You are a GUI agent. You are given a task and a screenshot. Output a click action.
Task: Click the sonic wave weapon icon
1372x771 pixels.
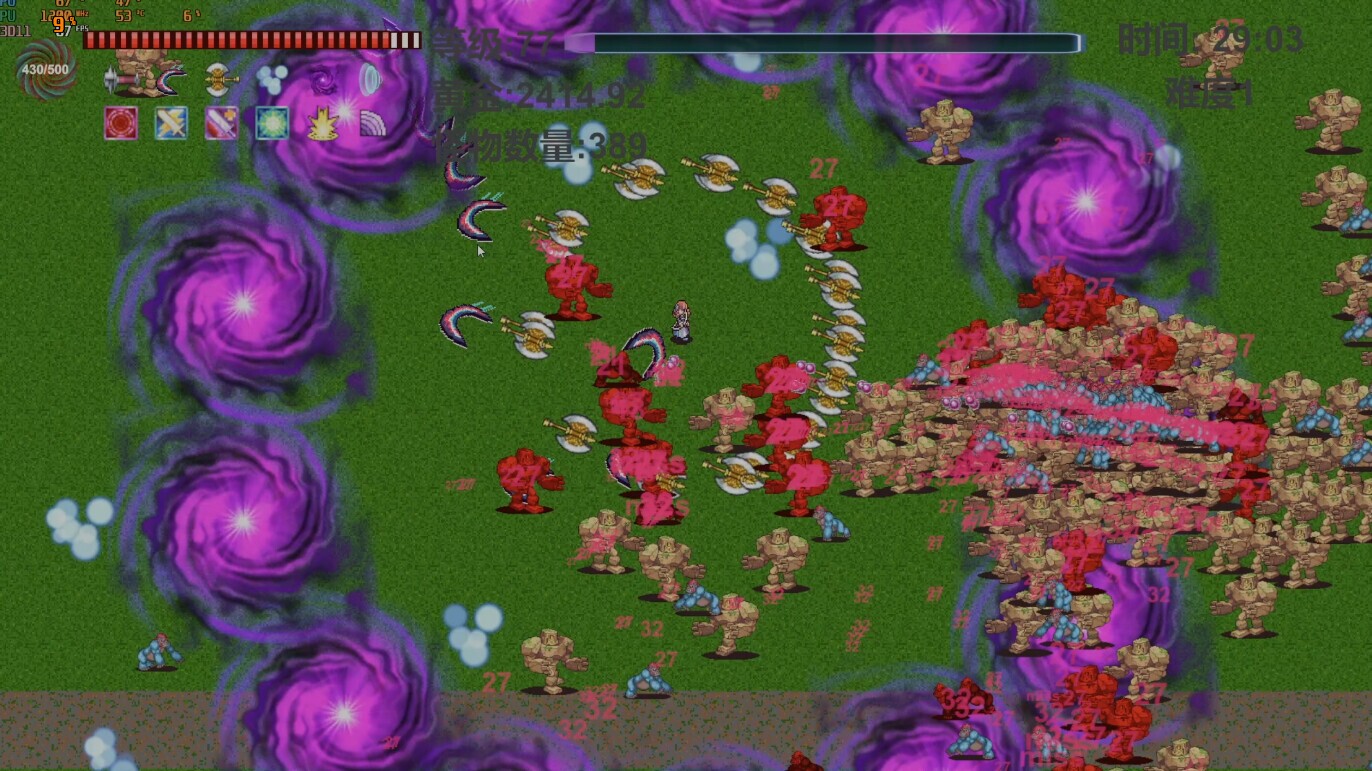(x=371, y=79)
